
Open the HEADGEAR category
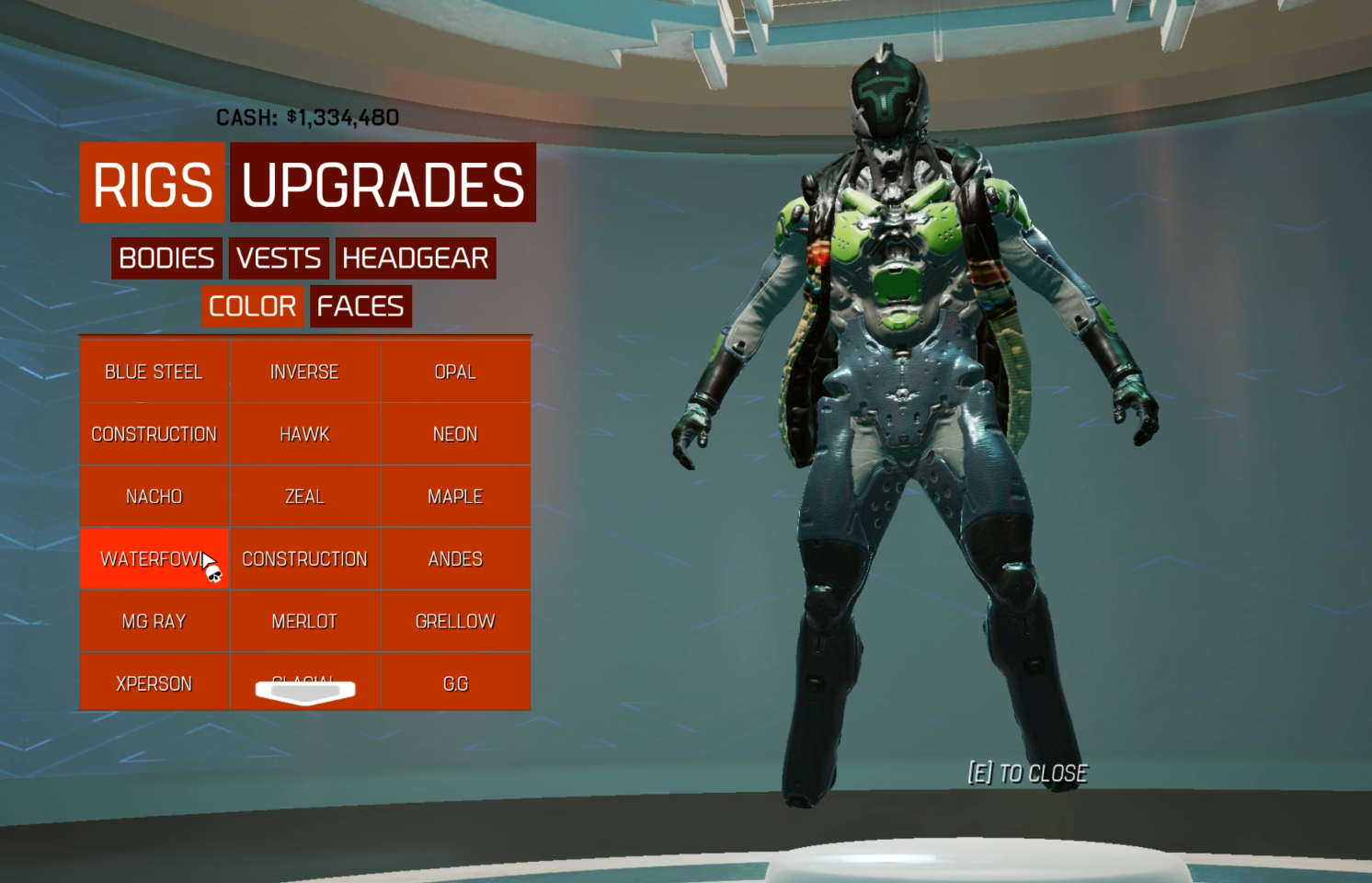416,258
